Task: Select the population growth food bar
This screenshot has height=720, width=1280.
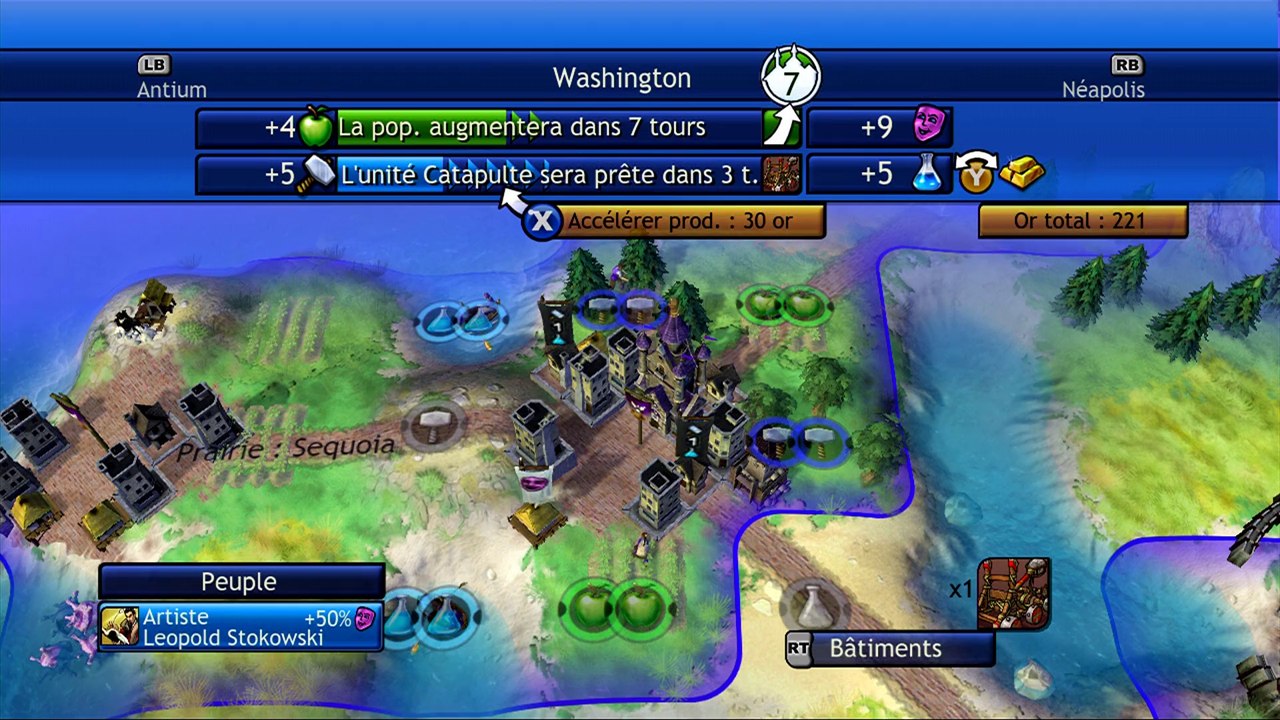Action: pyautogui.click(x=549, y=128)
